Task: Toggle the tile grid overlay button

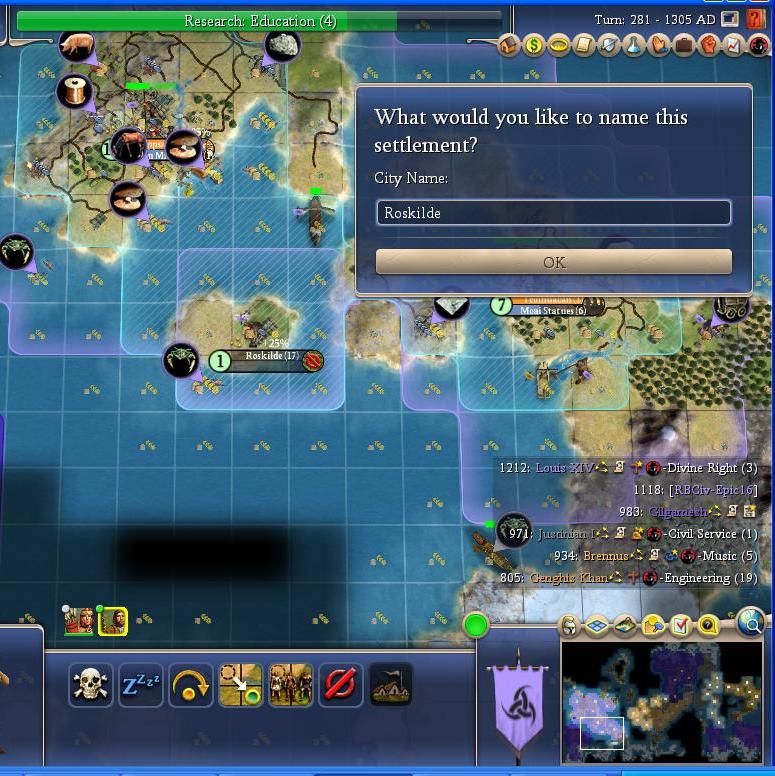Action: click(x=597, y=627)
